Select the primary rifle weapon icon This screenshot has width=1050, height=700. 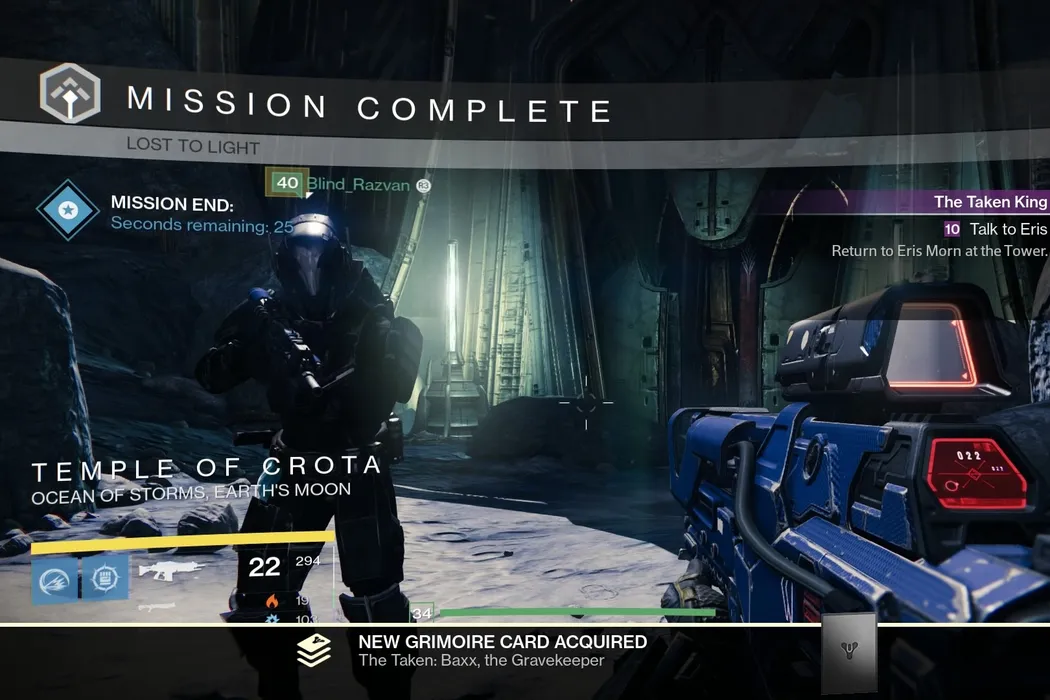pos(171,571)
